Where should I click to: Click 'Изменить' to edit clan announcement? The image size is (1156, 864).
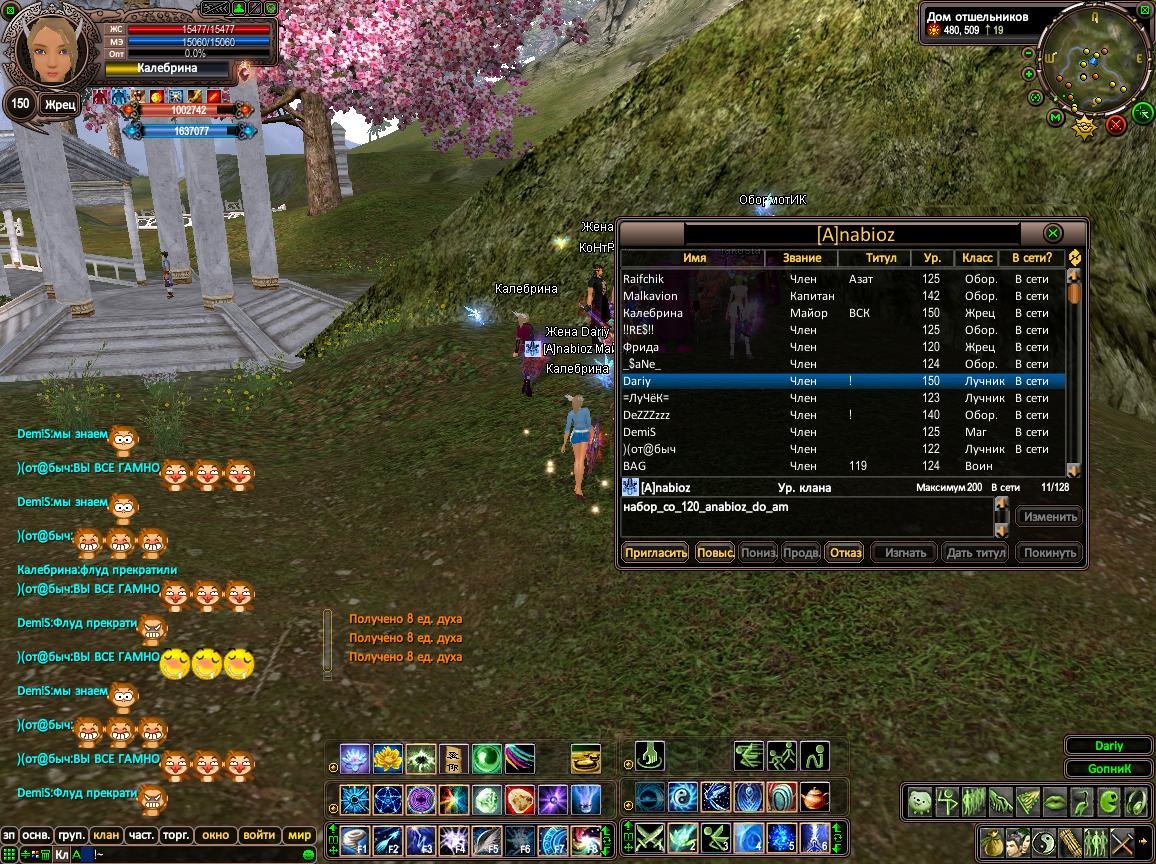1050,517
